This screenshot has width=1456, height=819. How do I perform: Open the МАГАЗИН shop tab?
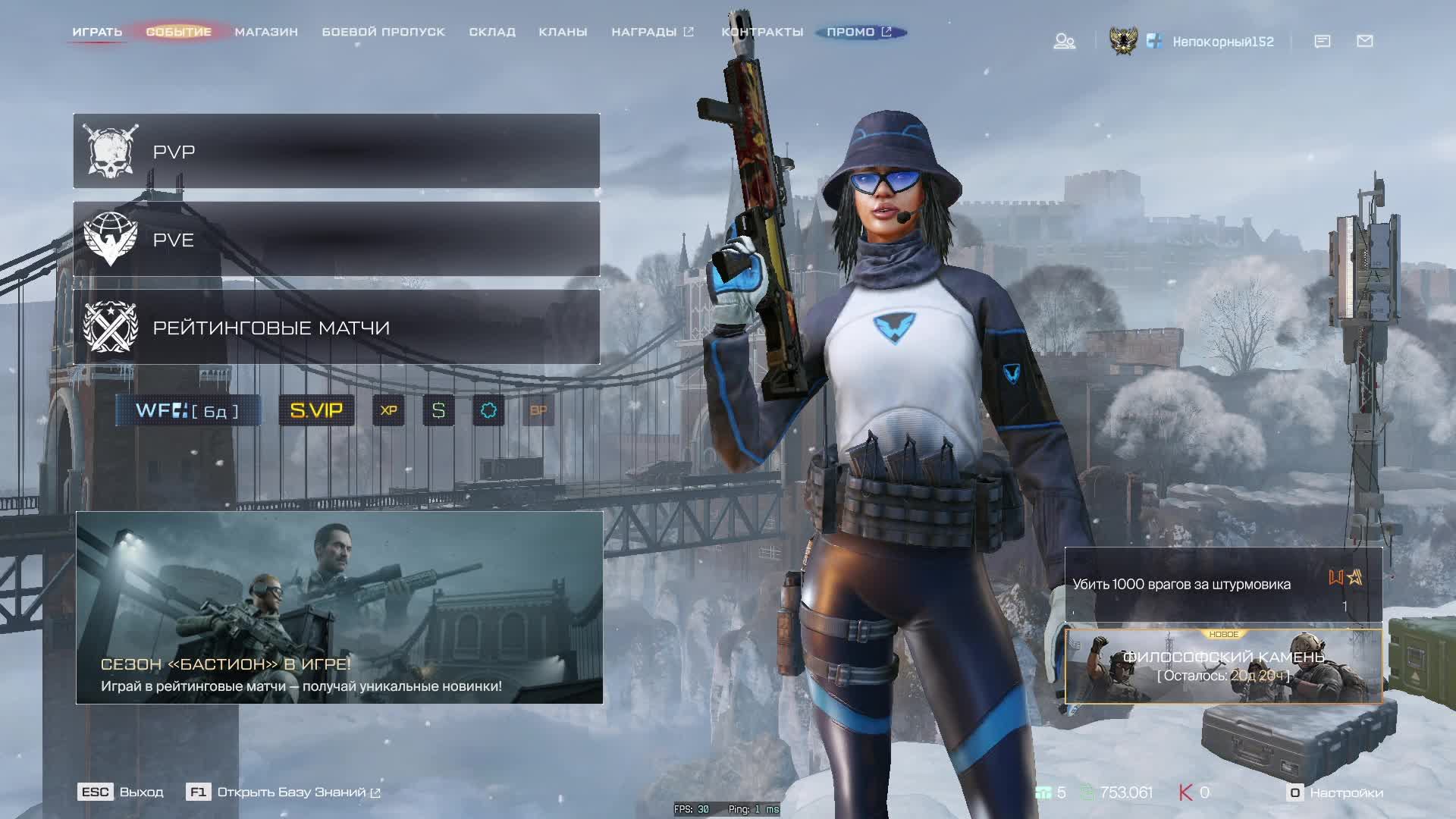coord(266,32)
